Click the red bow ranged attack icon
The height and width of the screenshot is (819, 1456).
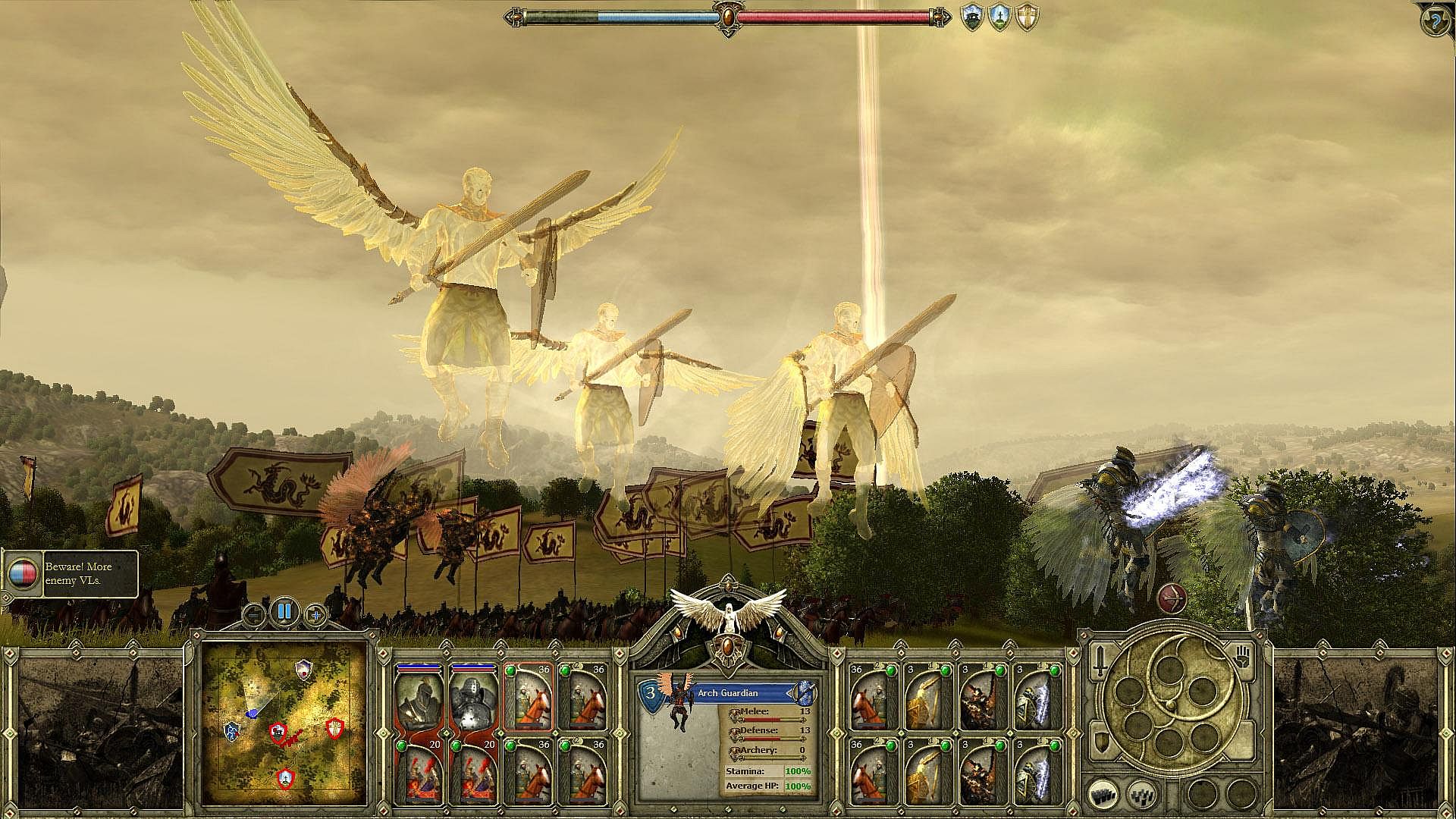point(1172,599)
